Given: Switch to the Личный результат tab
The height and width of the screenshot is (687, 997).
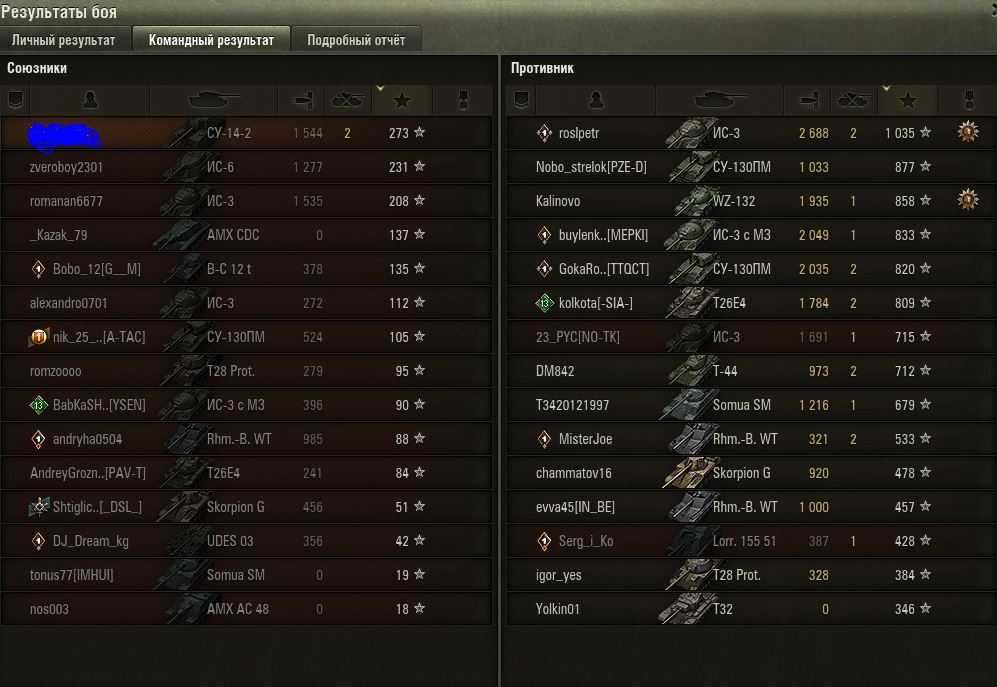Looking at the screenshot, I should [x=64, y=40].
